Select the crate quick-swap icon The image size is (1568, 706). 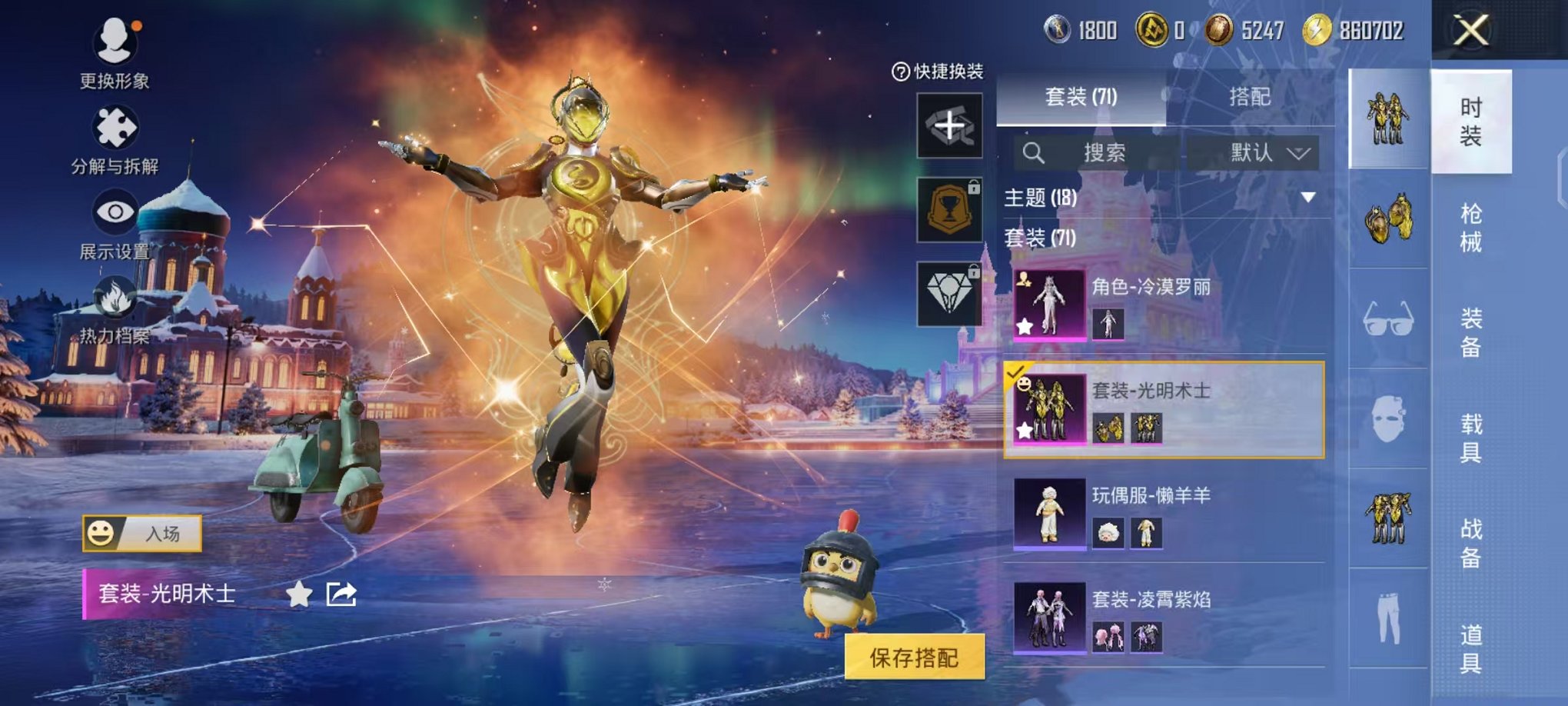(x=950, y=125)
